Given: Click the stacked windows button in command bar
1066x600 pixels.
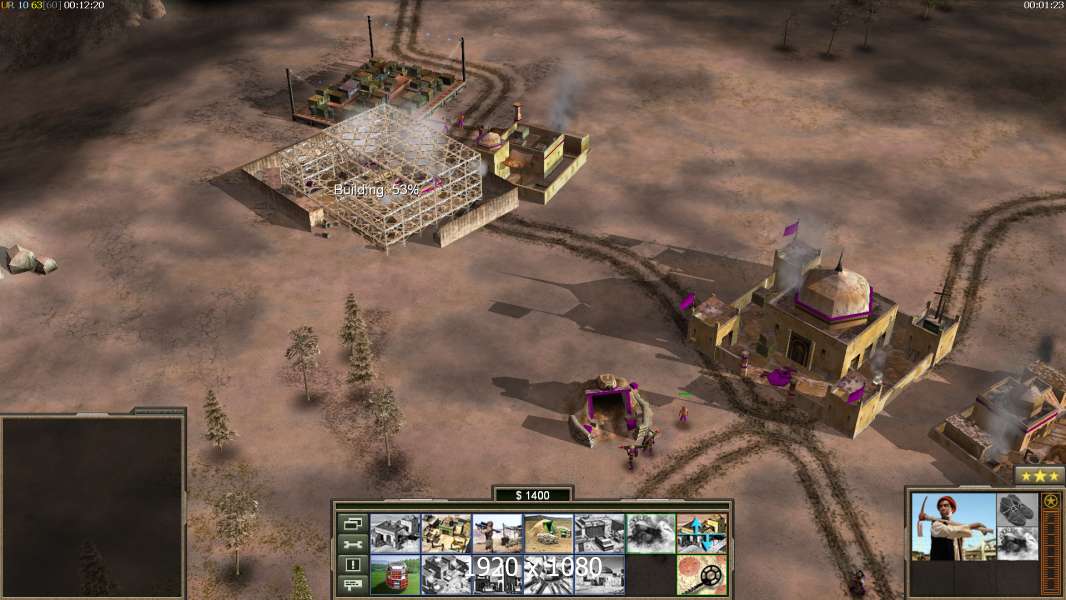Looking at the screenshot, I should pyautogui.click(x=352, y=523).
